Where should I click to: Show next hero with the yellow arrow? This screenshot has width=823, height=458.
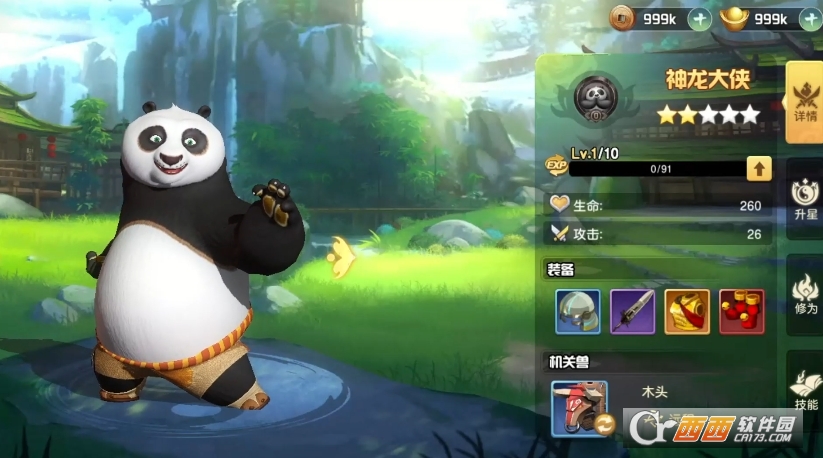pyautogui.click(x=341, y=257)
